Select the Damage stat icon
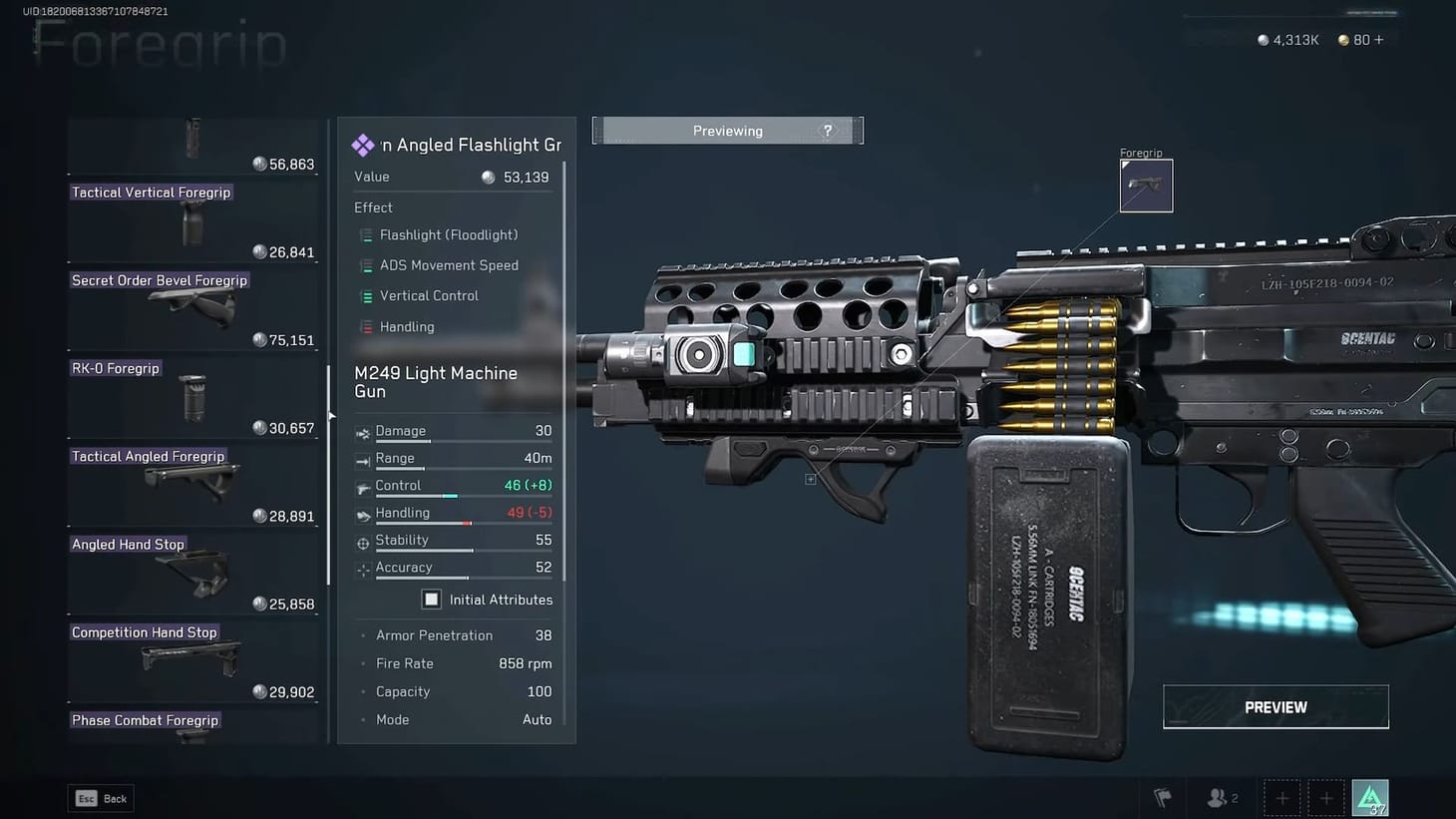Viewport: 1456px width, 819px height. tap(363, 433)
